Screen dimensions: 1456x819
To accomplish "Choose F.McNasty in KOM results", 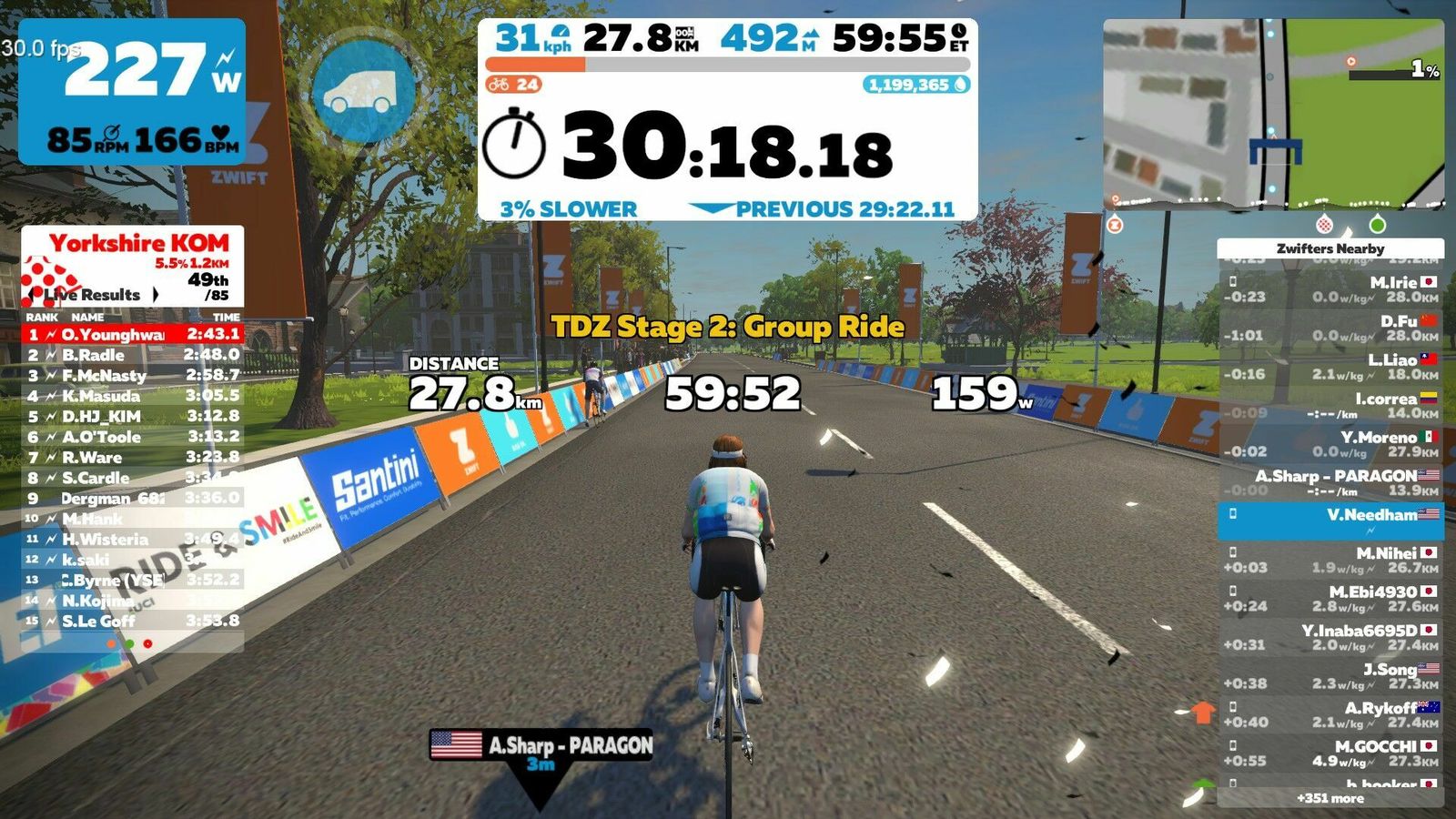I will (x=132, y=375).
